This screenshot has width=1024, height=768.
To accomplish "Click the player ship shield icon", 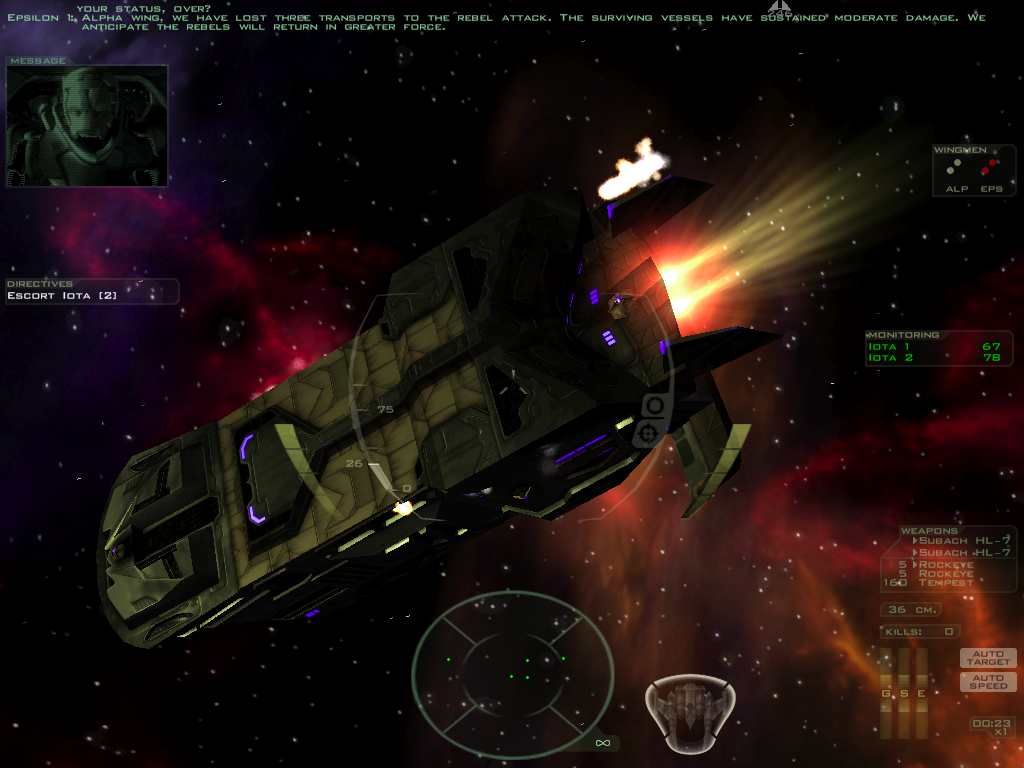I will tap(690, 714).
